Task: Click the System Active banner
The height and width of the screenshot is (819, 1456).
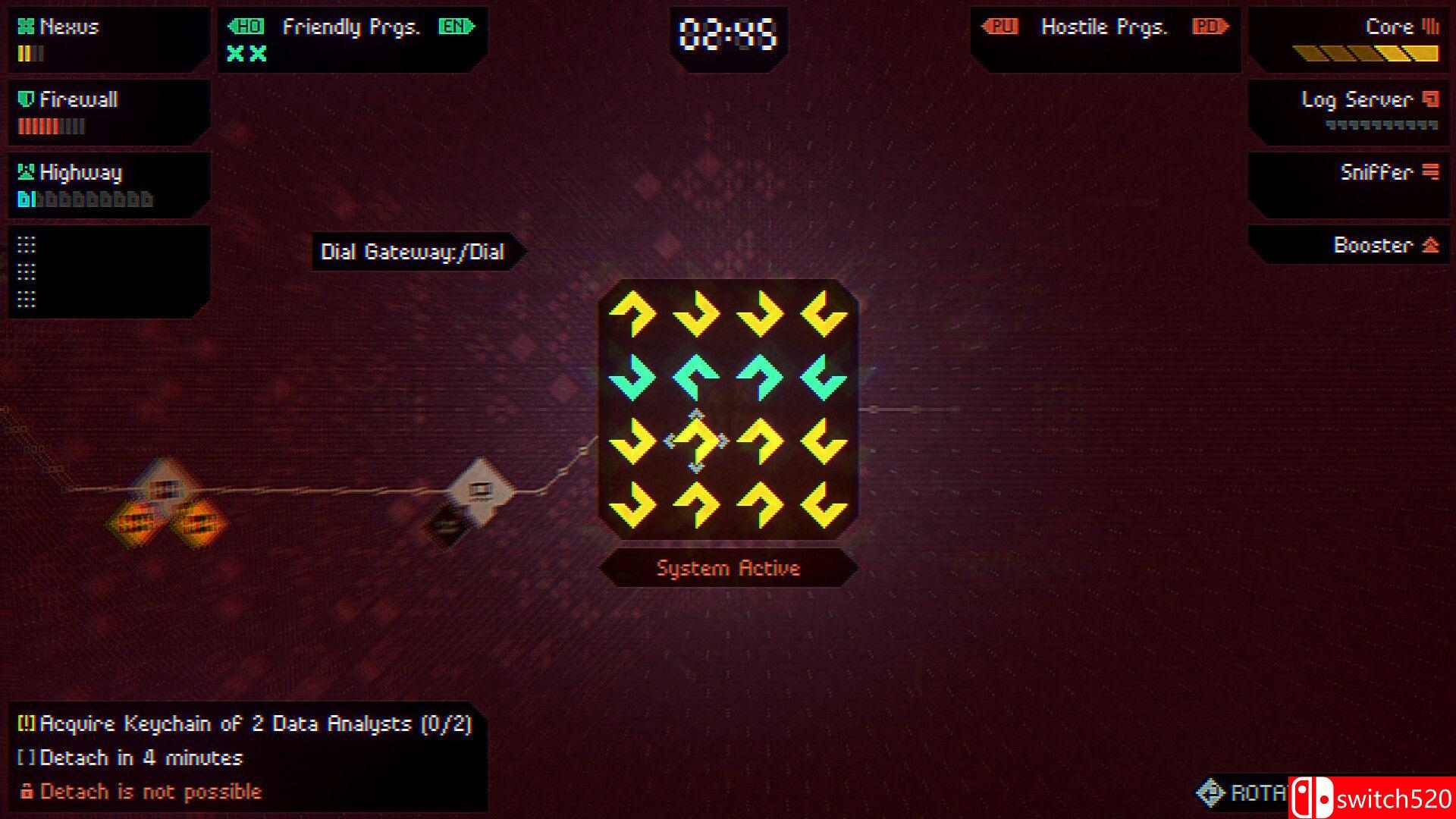Action: coord(728,568)
